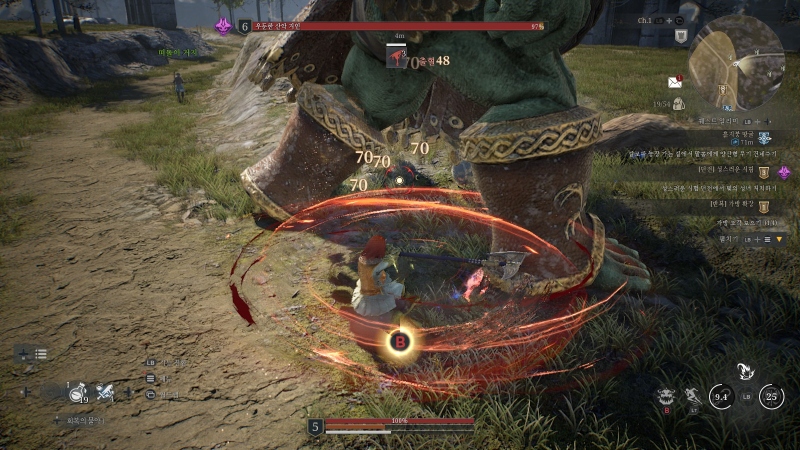800x450 pixels.
Task: Select the healing potion quick slot
Action: coord(77,393)
